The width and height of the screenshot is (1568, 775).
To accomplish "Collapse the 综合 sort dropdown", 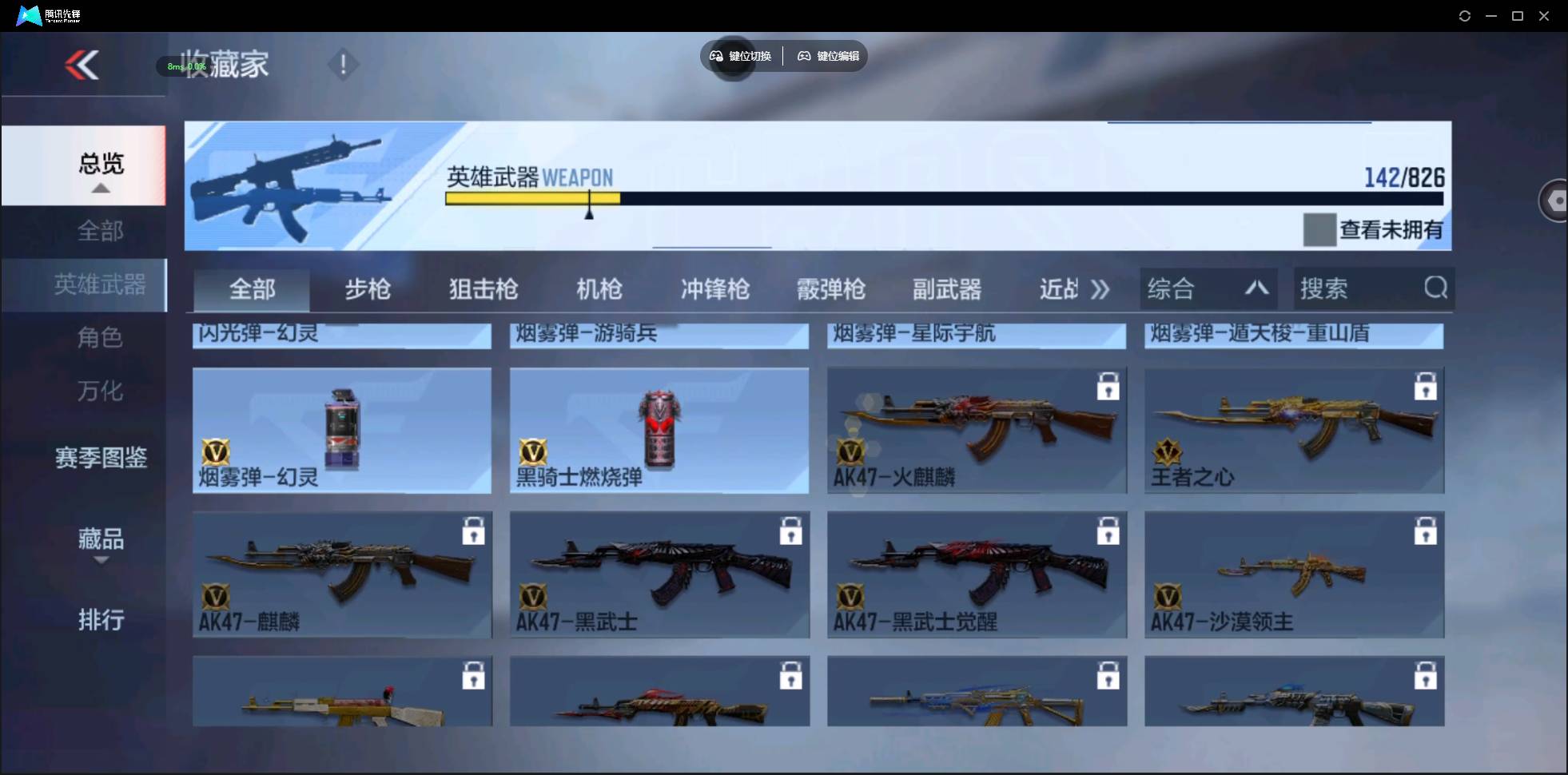I will tap(1256, 288).
